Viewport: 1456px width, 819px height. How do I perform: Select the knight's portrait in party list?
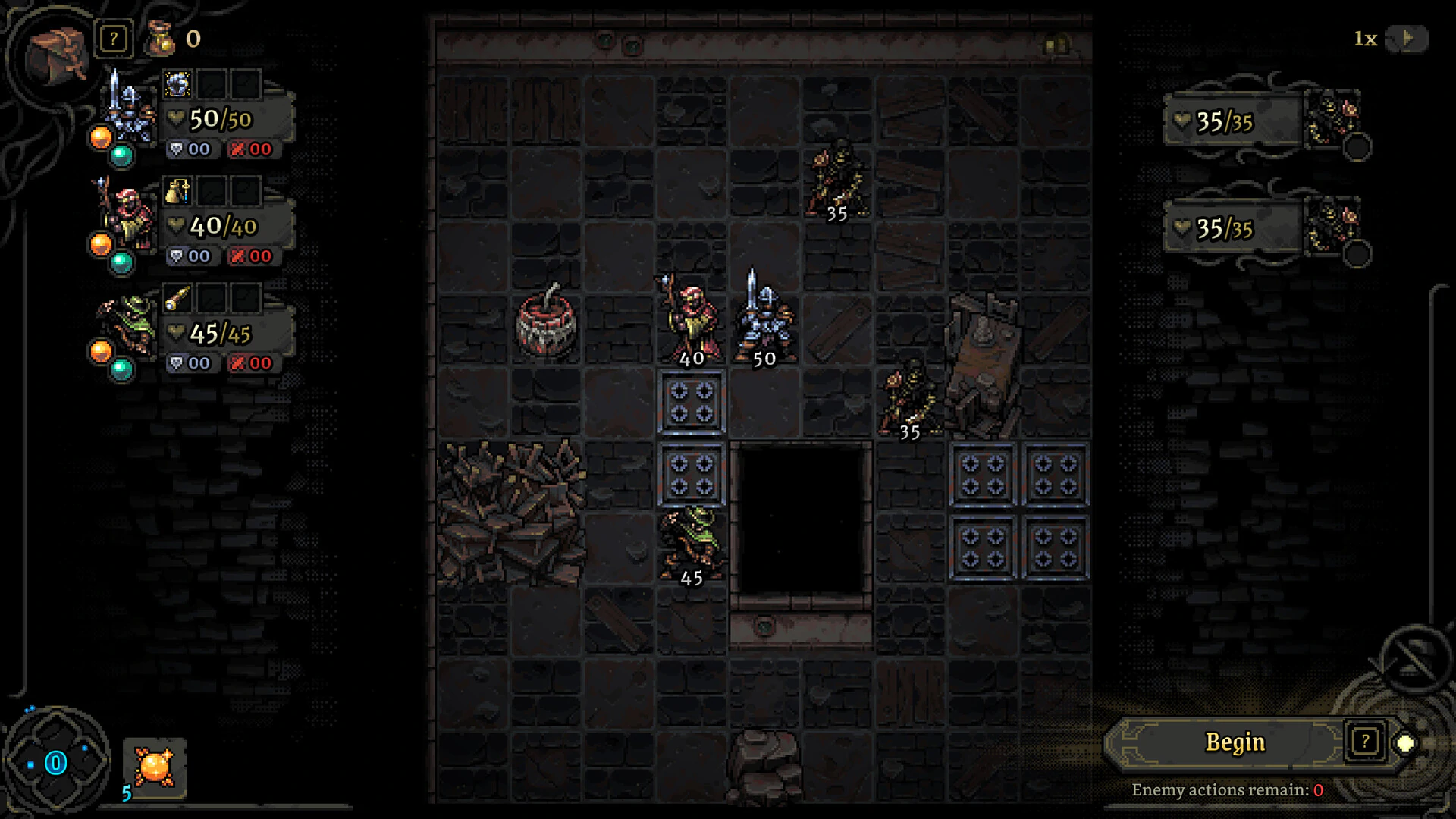(125, 114)
